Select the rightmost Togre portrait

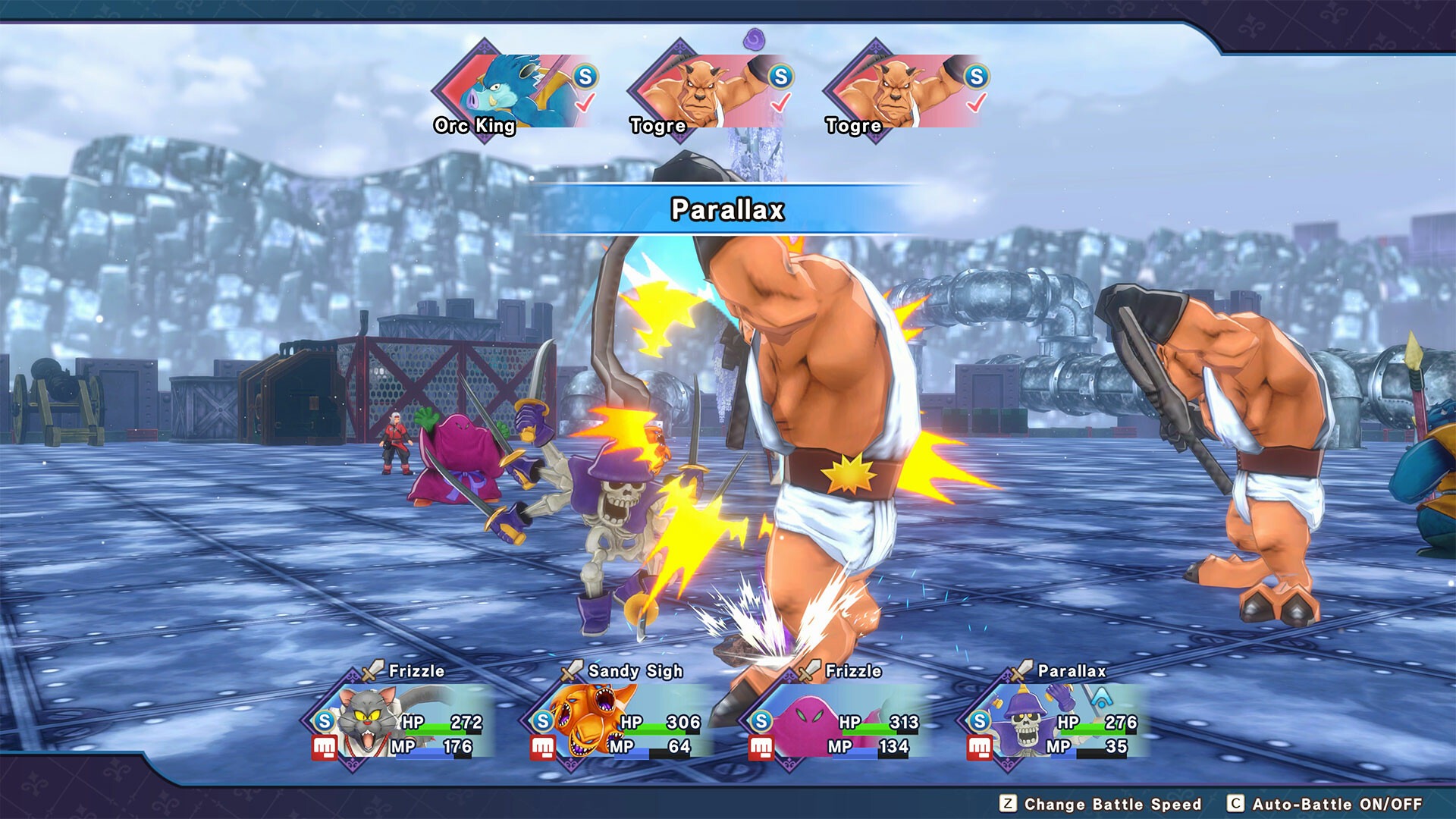(895, 87)
